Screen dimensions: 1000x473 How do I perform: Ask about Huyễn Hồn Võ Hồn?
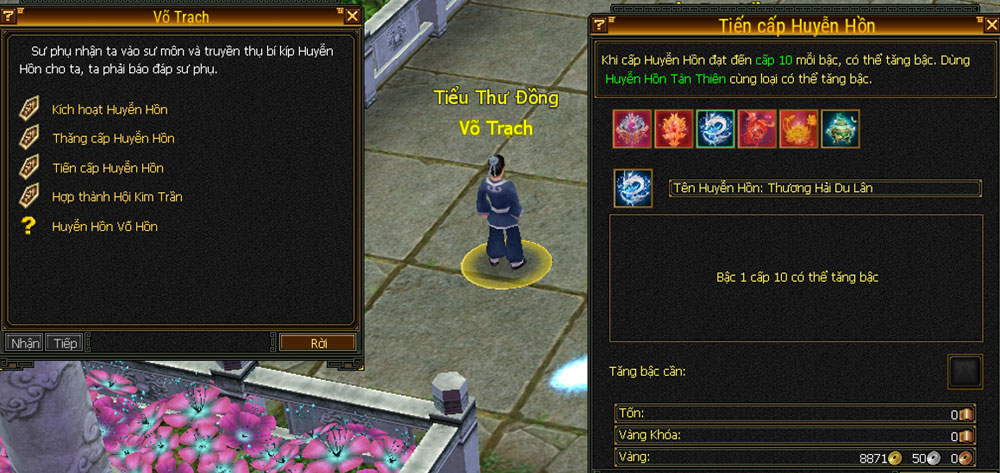point(104,227)
